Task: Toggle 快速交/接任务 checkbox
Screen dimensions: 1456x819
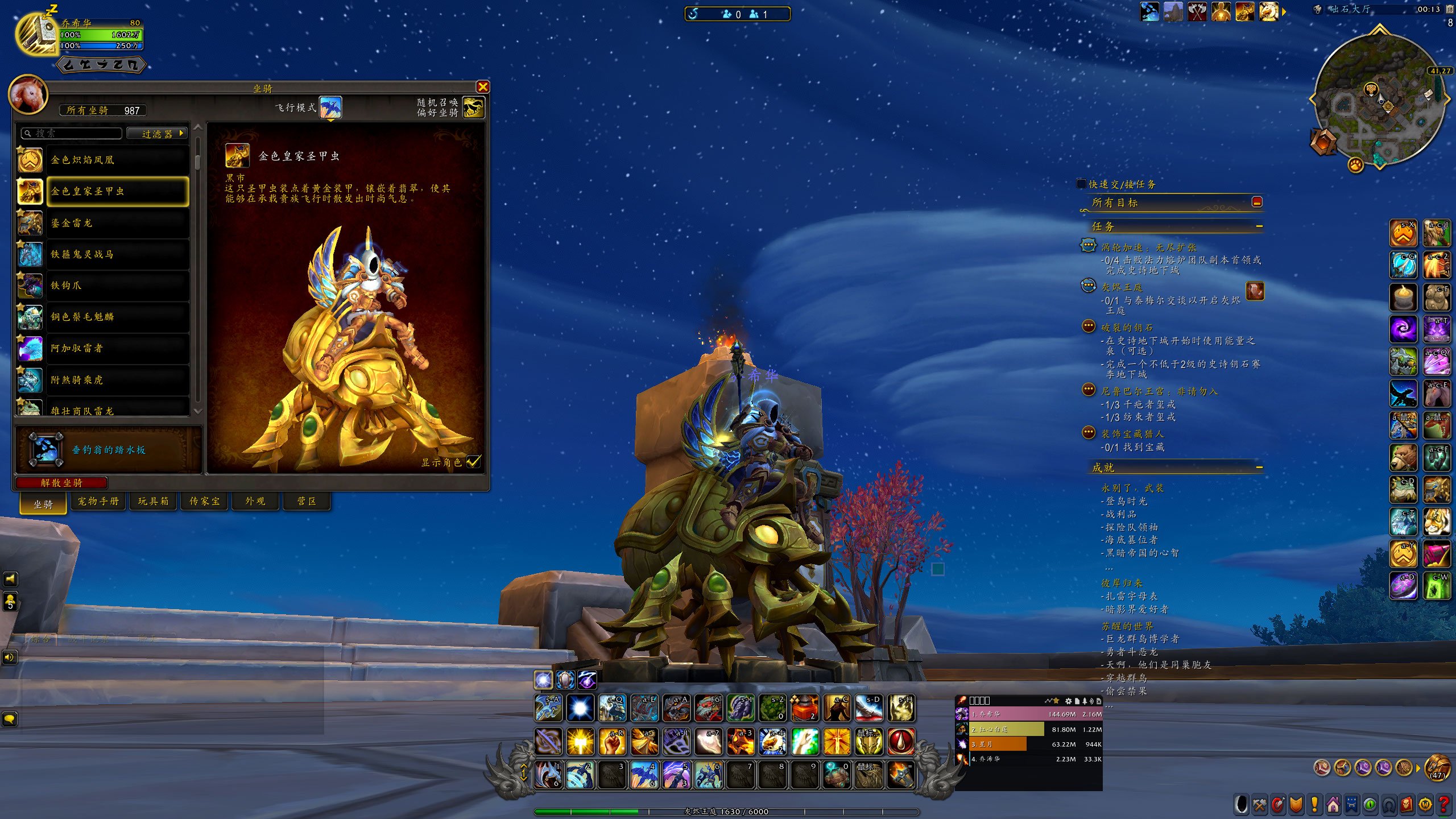Action: [x=1081, y=184]
